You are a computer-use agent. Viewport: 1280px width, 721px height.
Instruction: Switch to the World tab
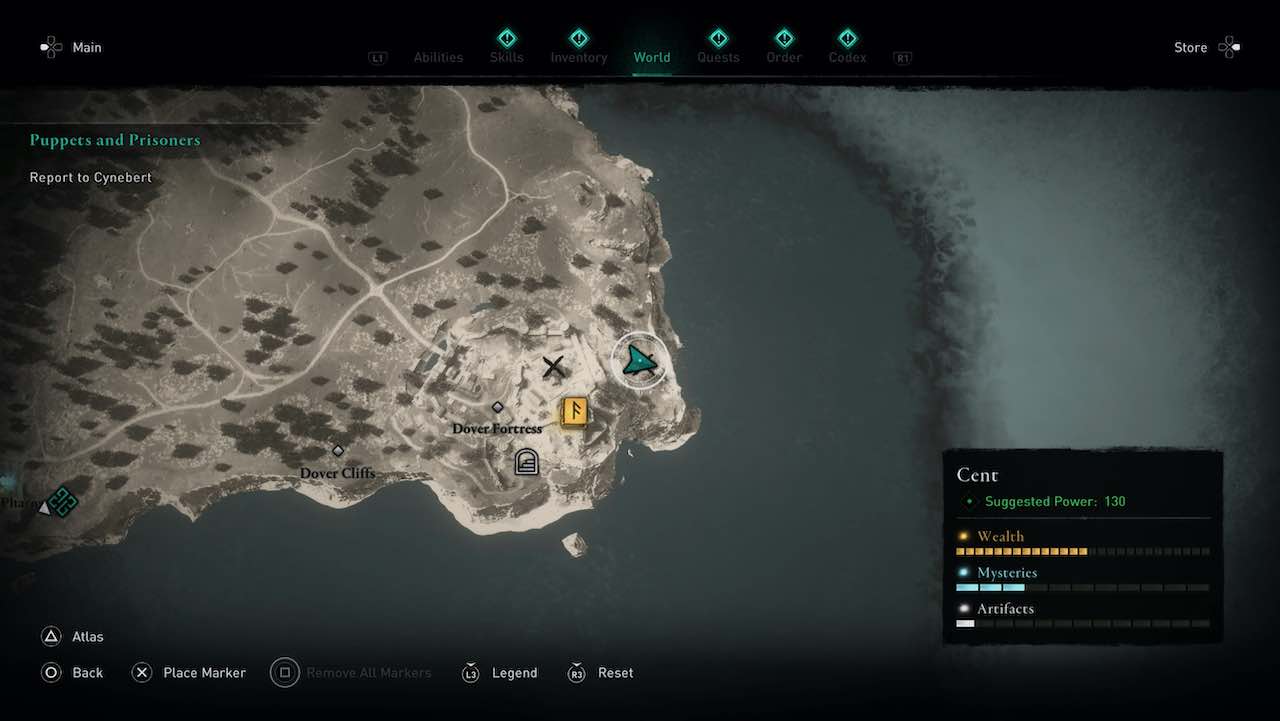point(652,57)
